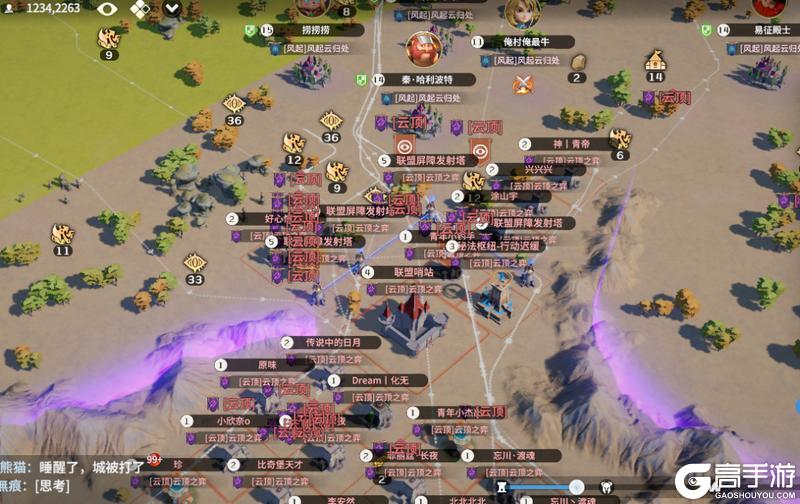Screen dimensions: 800x504
Task: Select the level 33 diamond chevron marker
Action: [x=195, y=264]
